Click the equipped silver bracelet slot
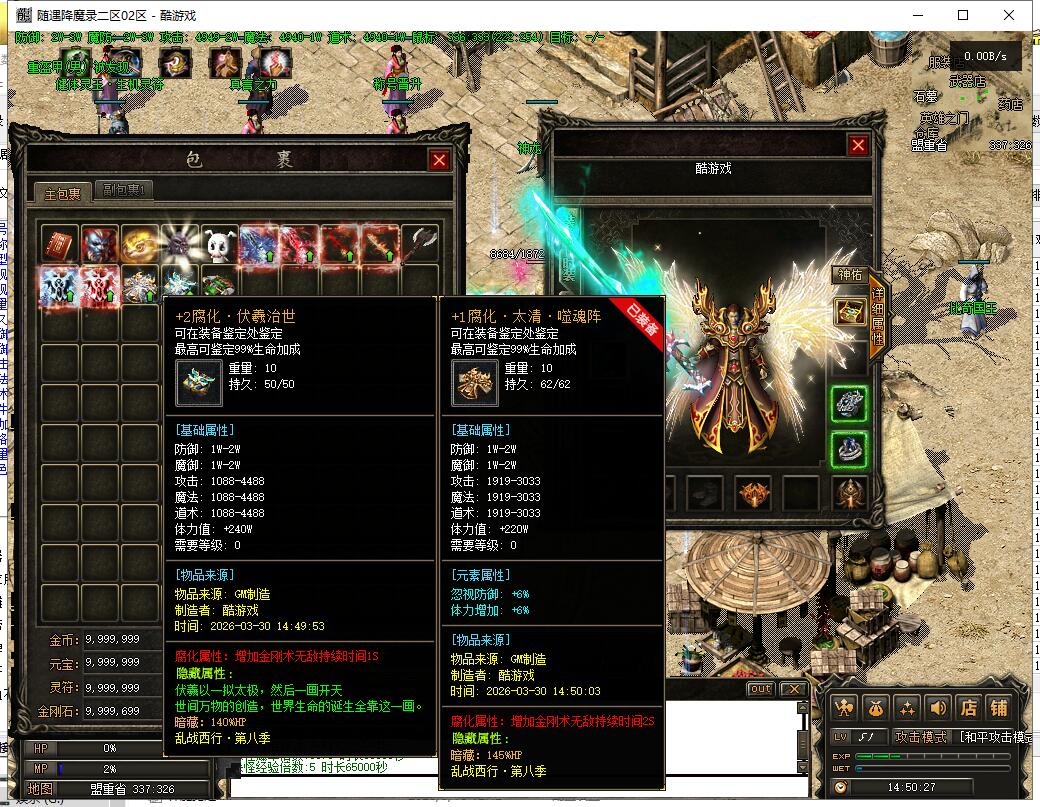This screenshot has height=807, width=1040. (x=850, y=404)
